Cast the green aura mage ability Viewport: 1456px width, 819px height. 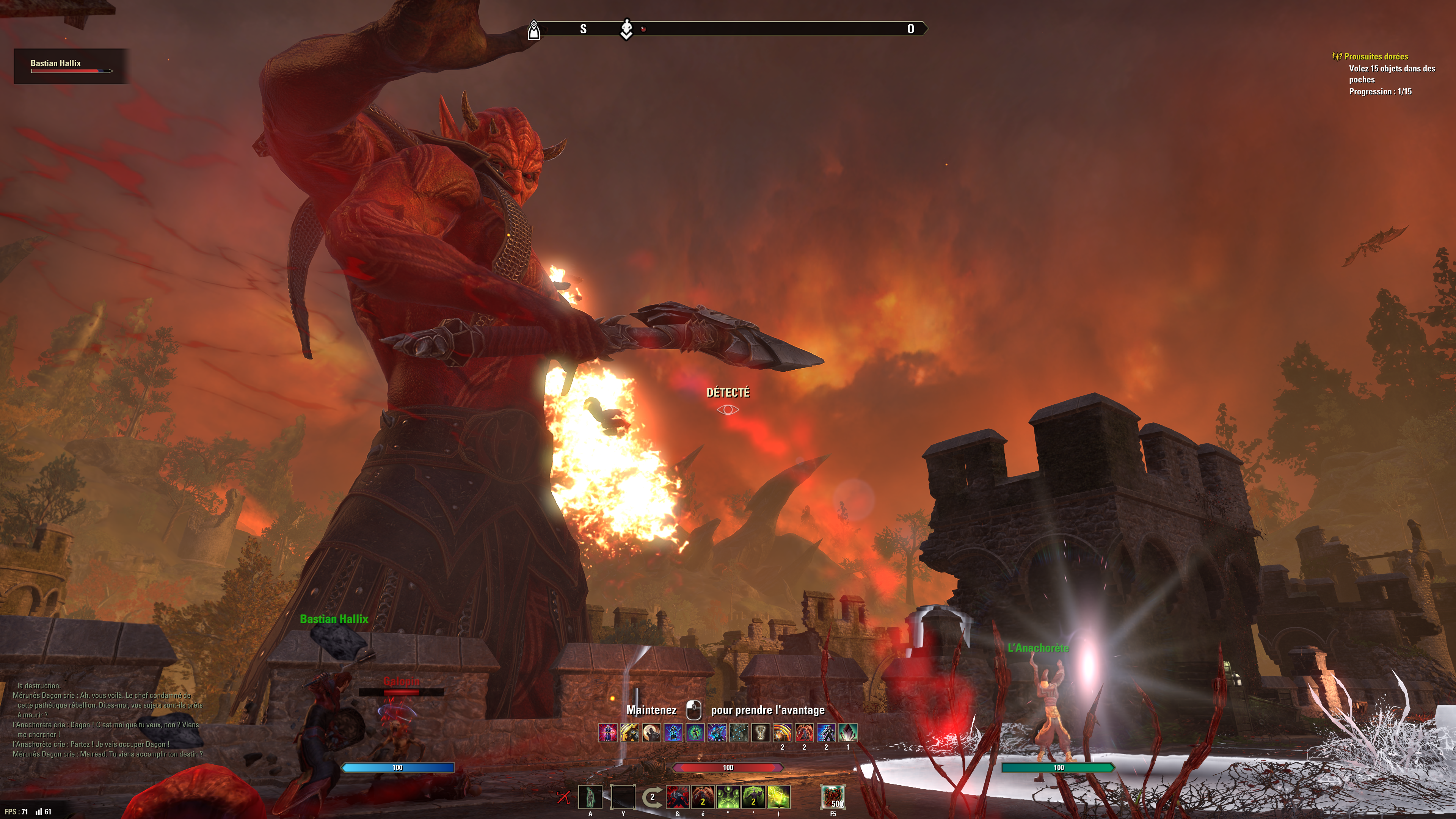753,797
